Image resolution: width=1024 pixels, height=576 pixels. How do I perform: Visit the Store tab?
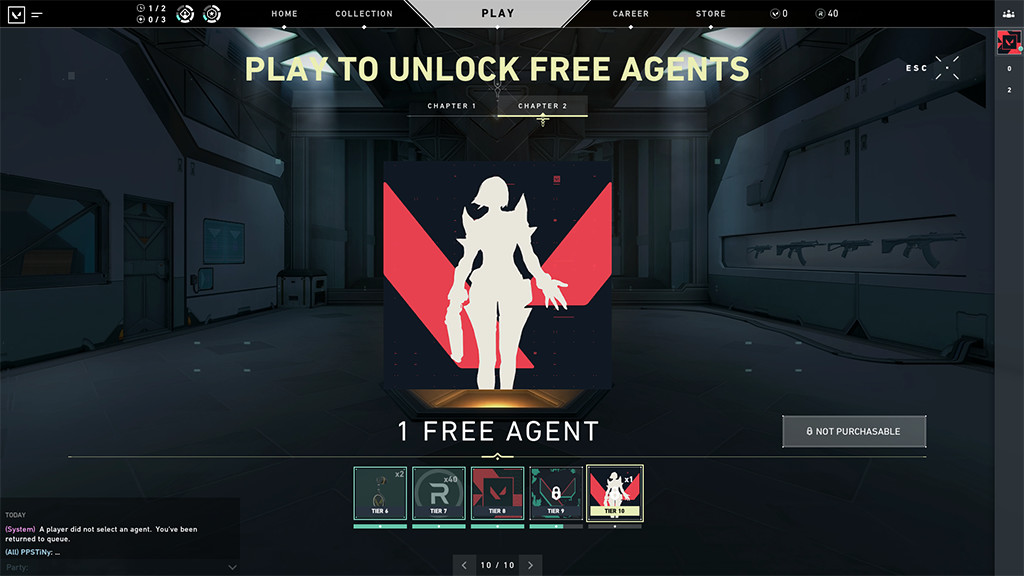[x=711, y=14]
